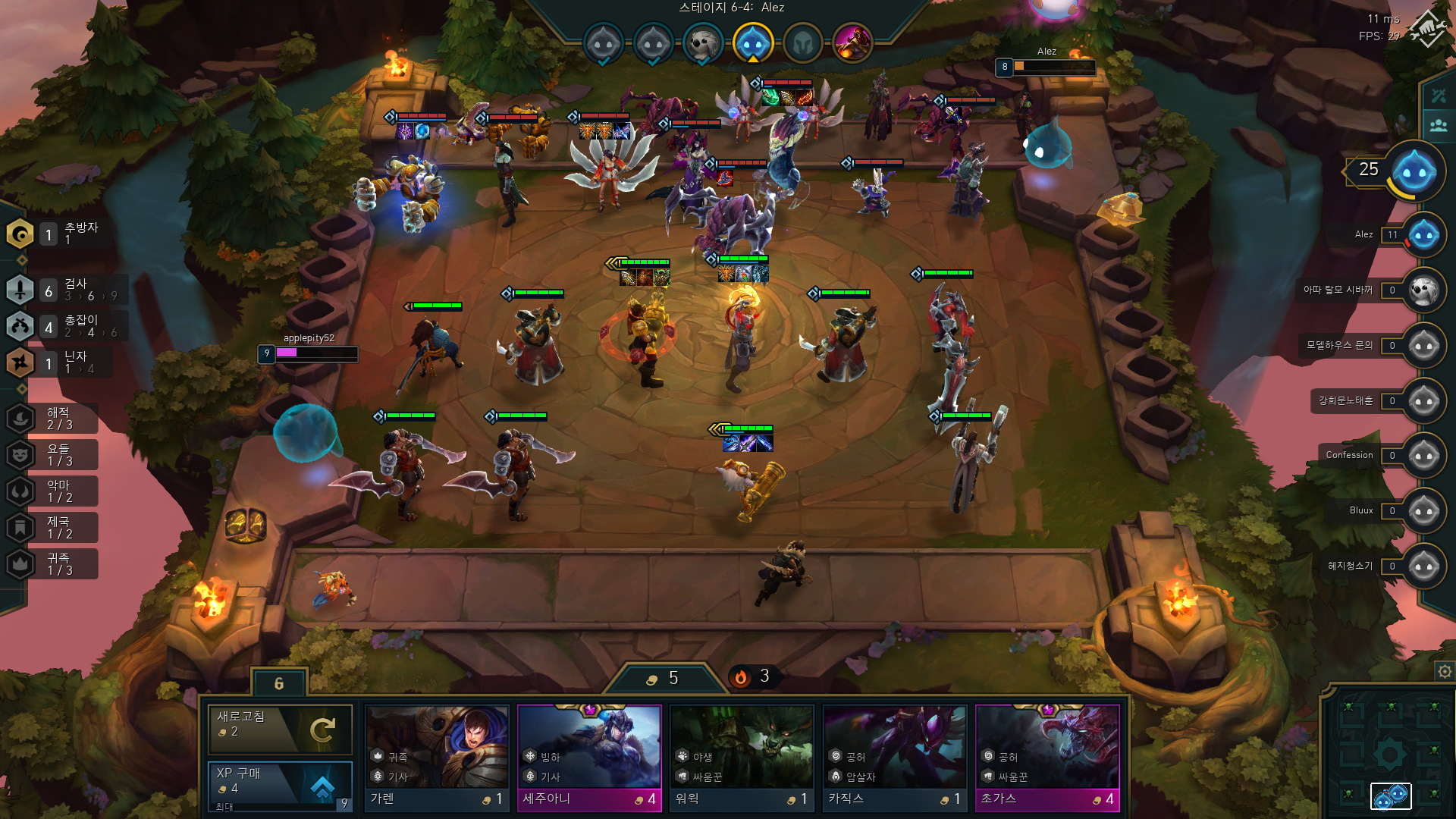Click the 닌자 trait icon

click(x=21, y=362)
